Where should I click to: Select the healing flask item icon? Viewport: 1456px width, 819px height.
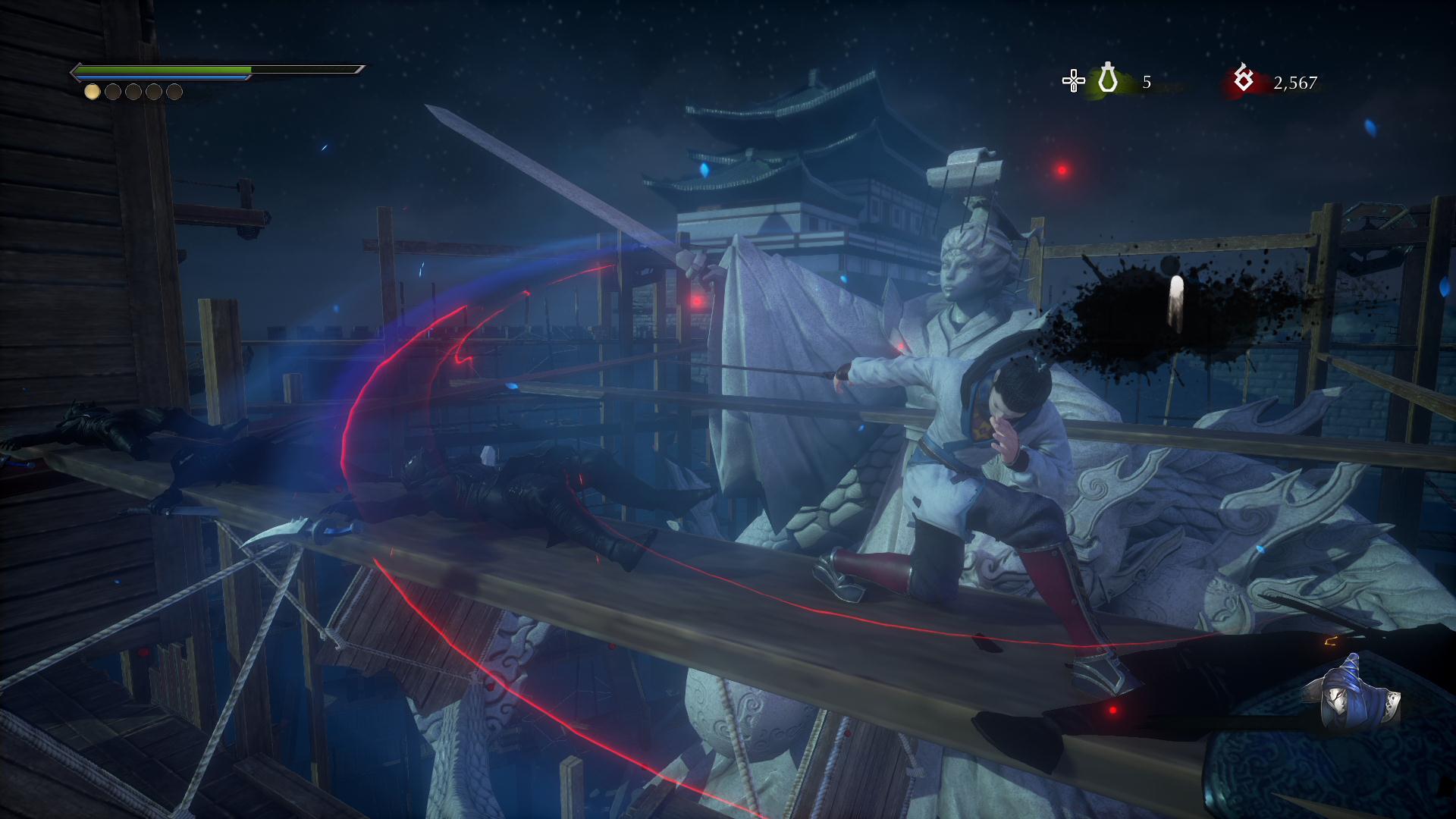pos(1108,79)
